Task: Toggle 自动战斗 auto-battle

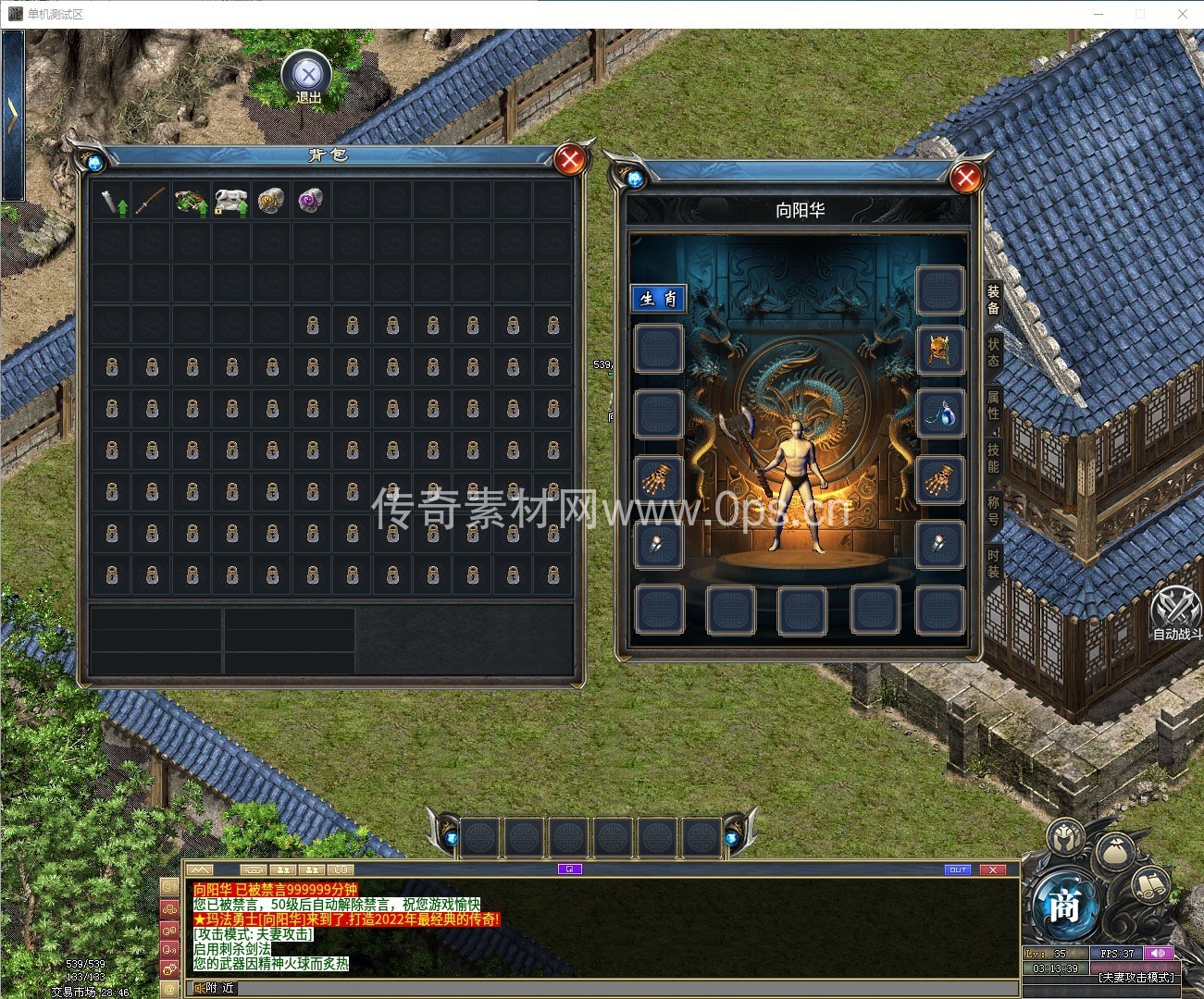Action: (1177, 611)
